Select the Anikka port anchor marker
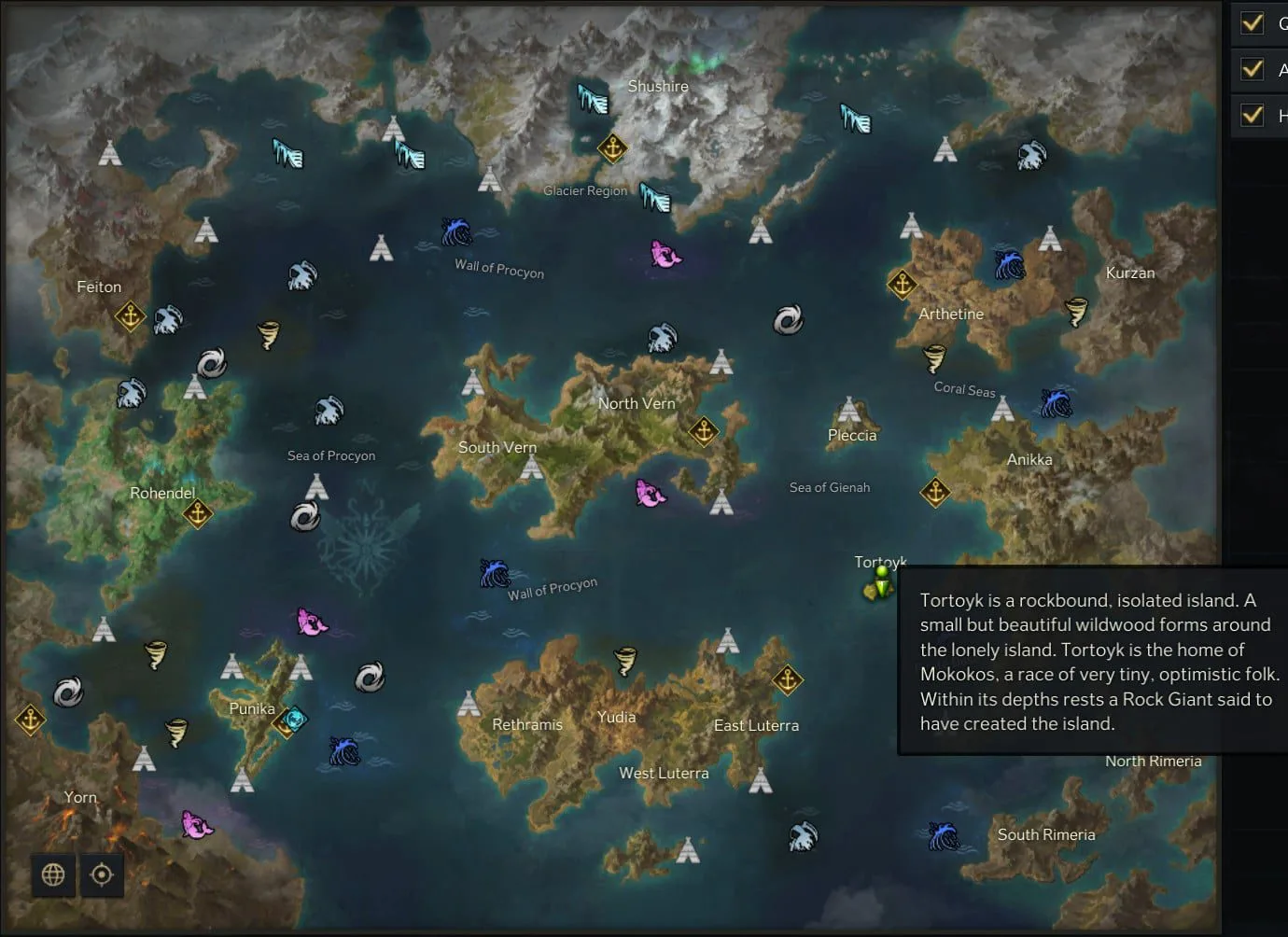 pos(935,492)
